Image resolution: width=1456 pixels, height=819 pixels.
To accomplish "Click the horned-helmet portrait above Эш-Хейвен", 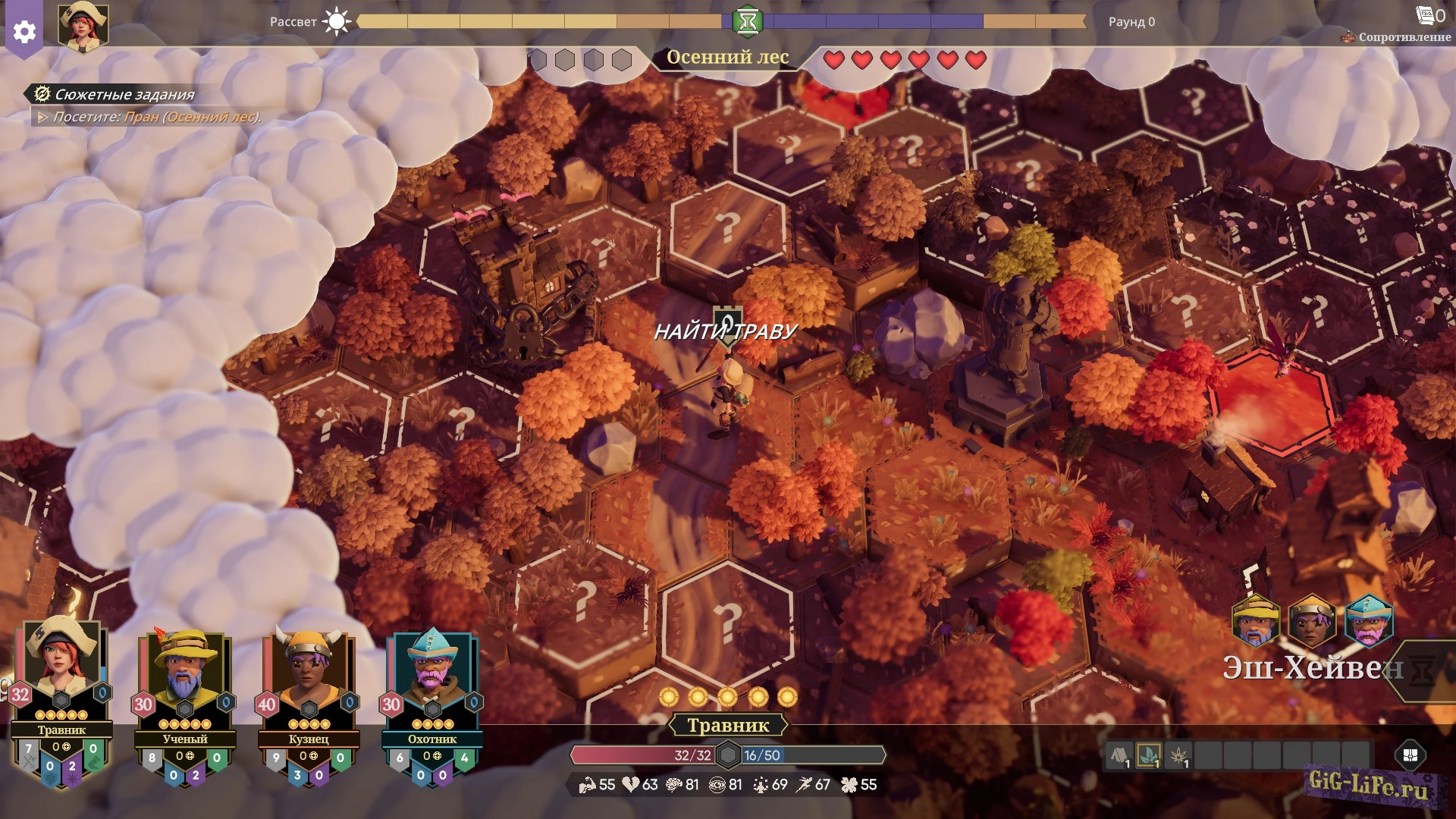I will tap(1312, 620).
